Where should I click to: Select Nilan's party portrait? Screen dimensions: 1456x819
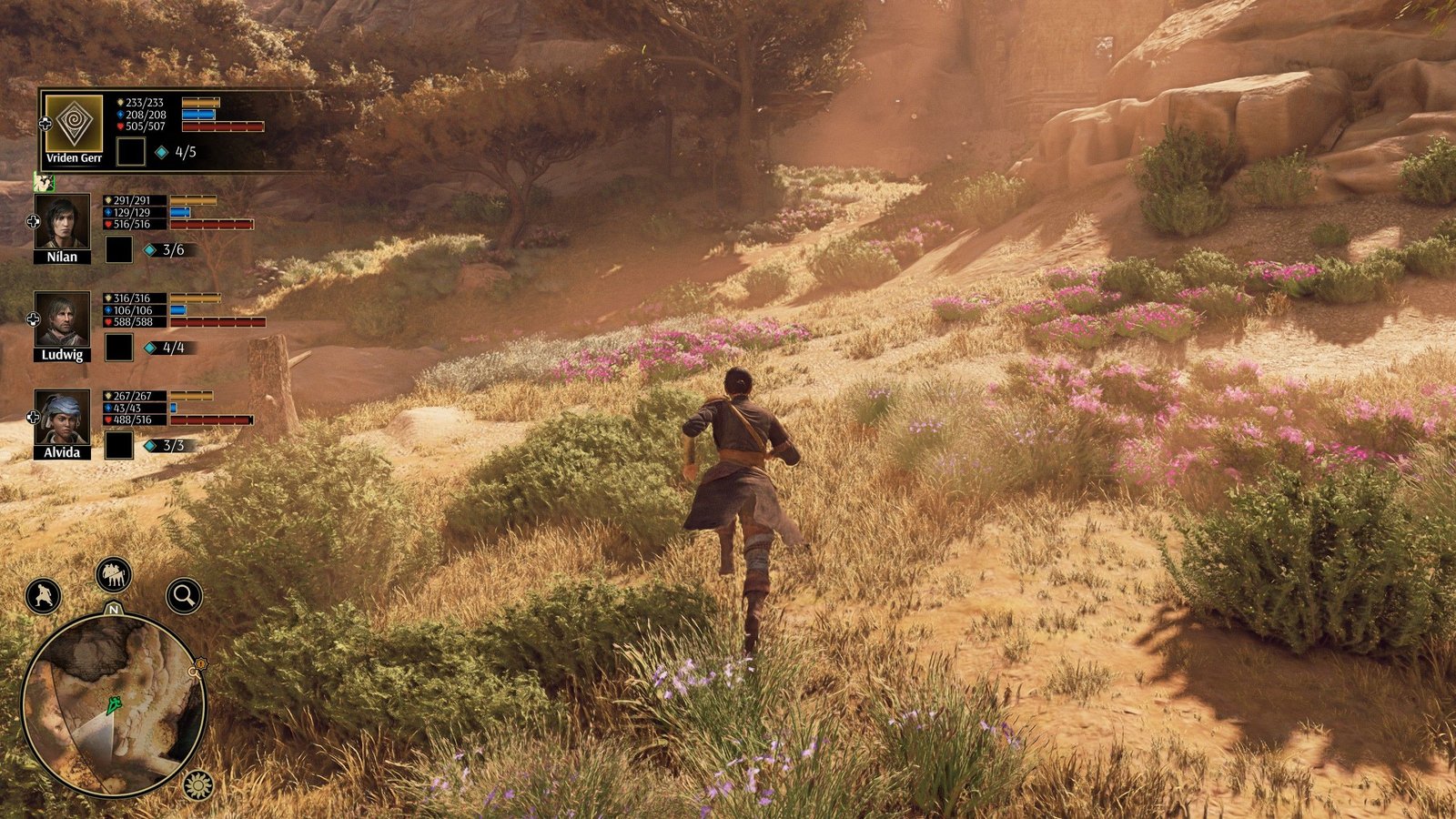pos(62,222)
